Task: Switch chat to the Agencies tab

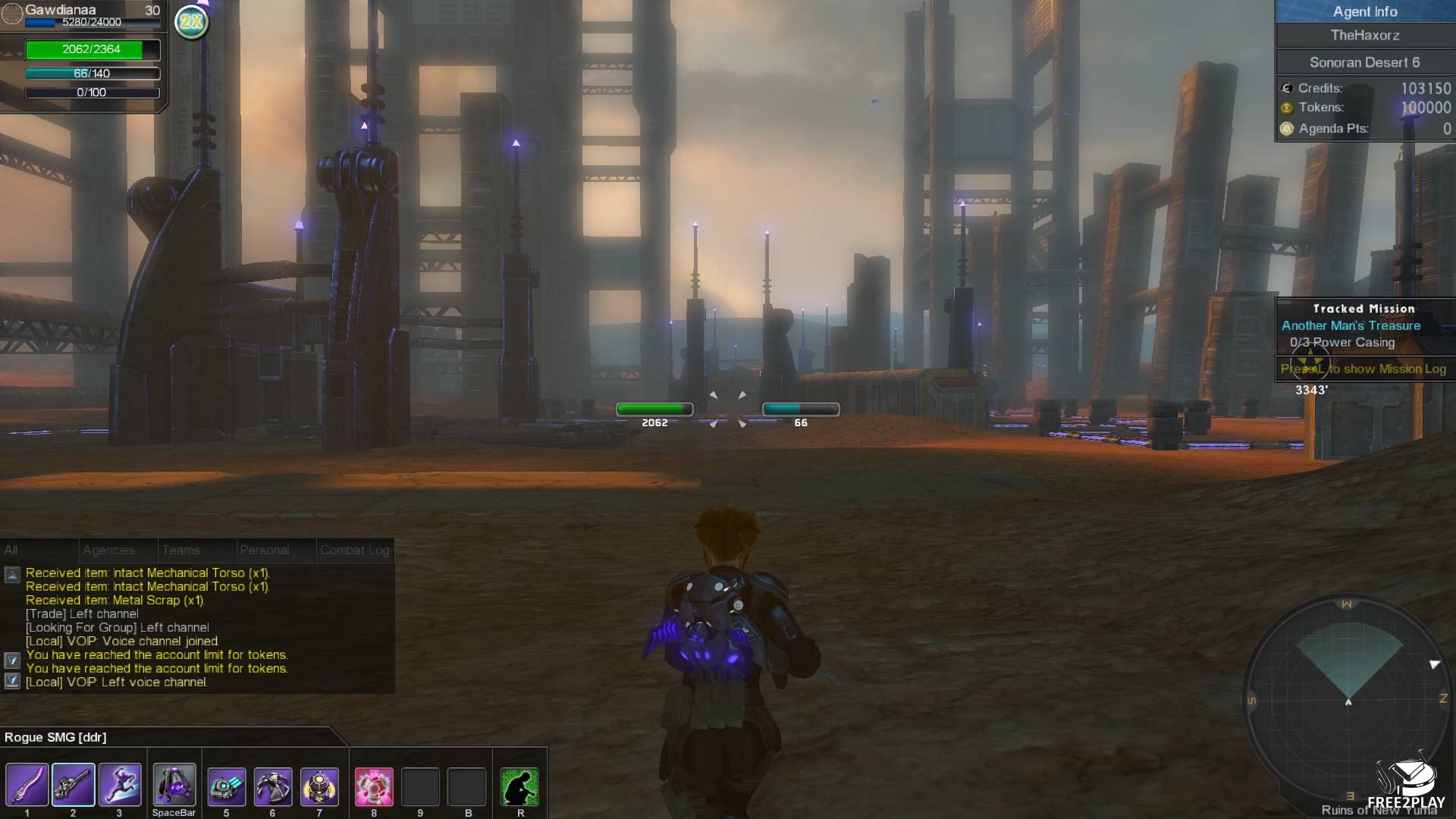Action: (109, 551)
